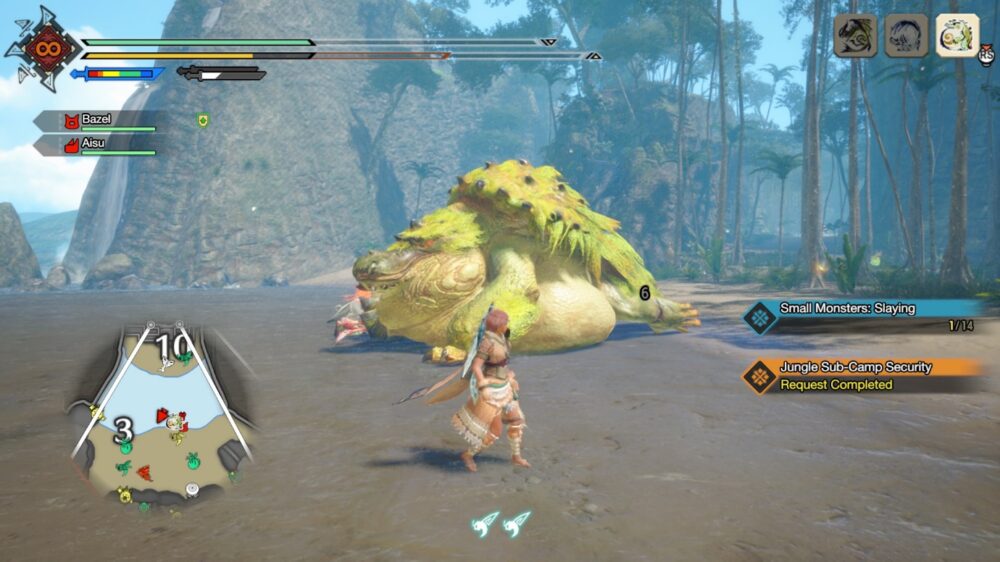Viewport: 1000px width, 562px height.
Task: Select the gray furred monster target icon
Action: pyautogui.click(x=906, y=35)
